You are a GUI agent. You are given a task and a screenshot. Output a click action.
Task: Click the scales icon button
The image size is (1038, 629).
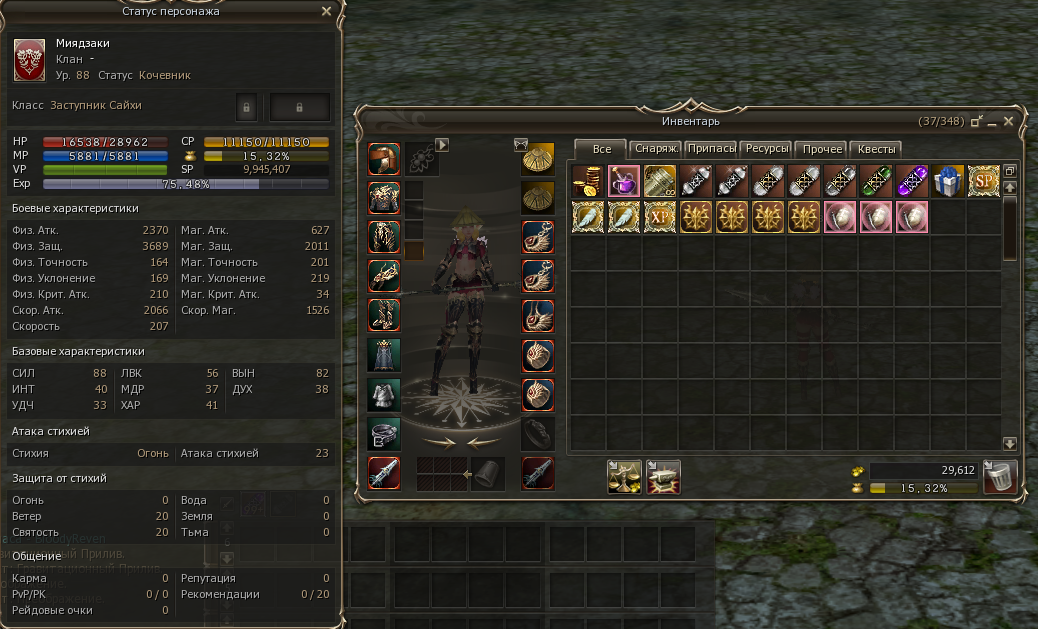click(x=625, y=477)
